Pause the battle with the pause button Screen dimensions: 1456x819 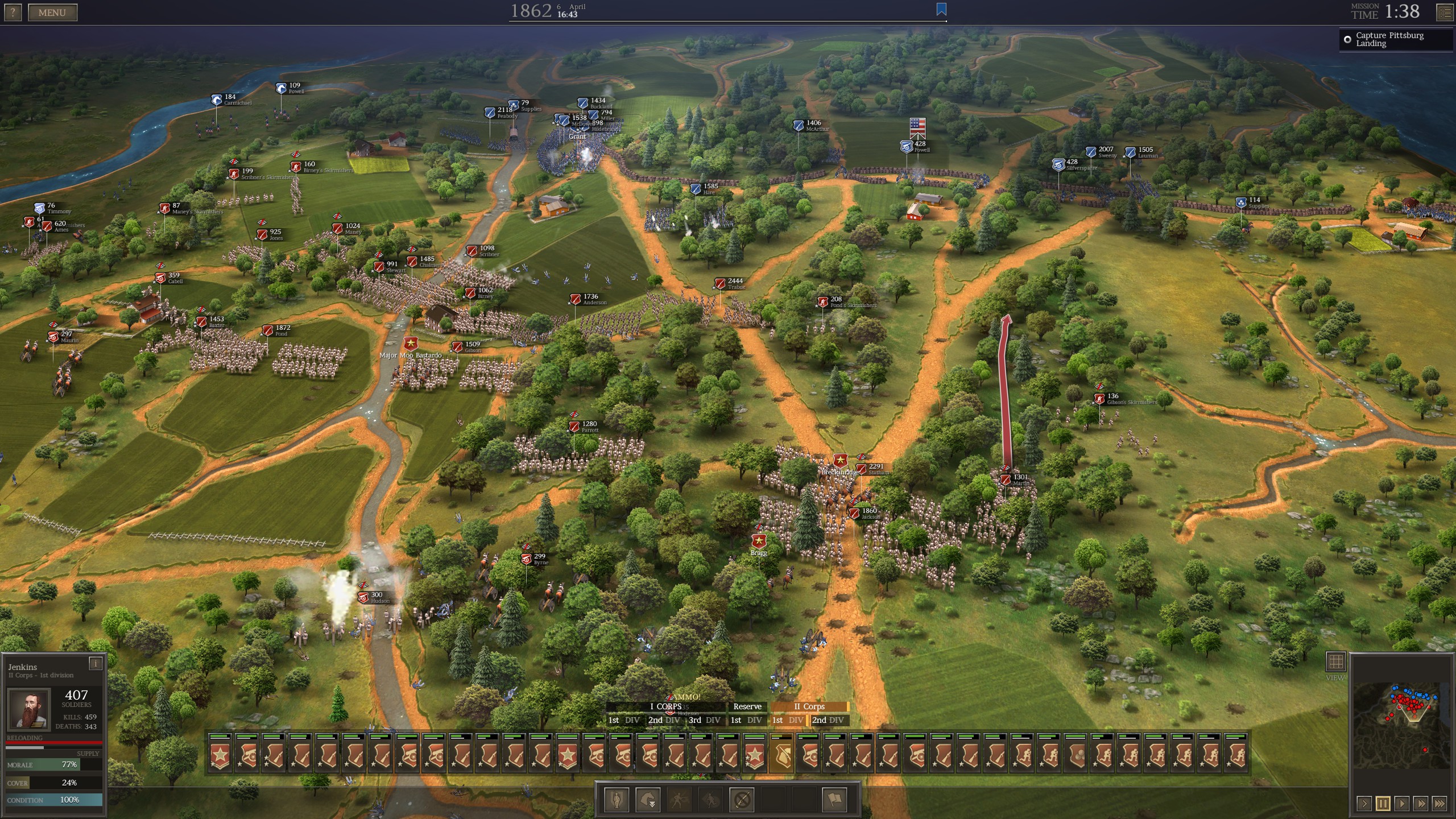point(1383,804)
